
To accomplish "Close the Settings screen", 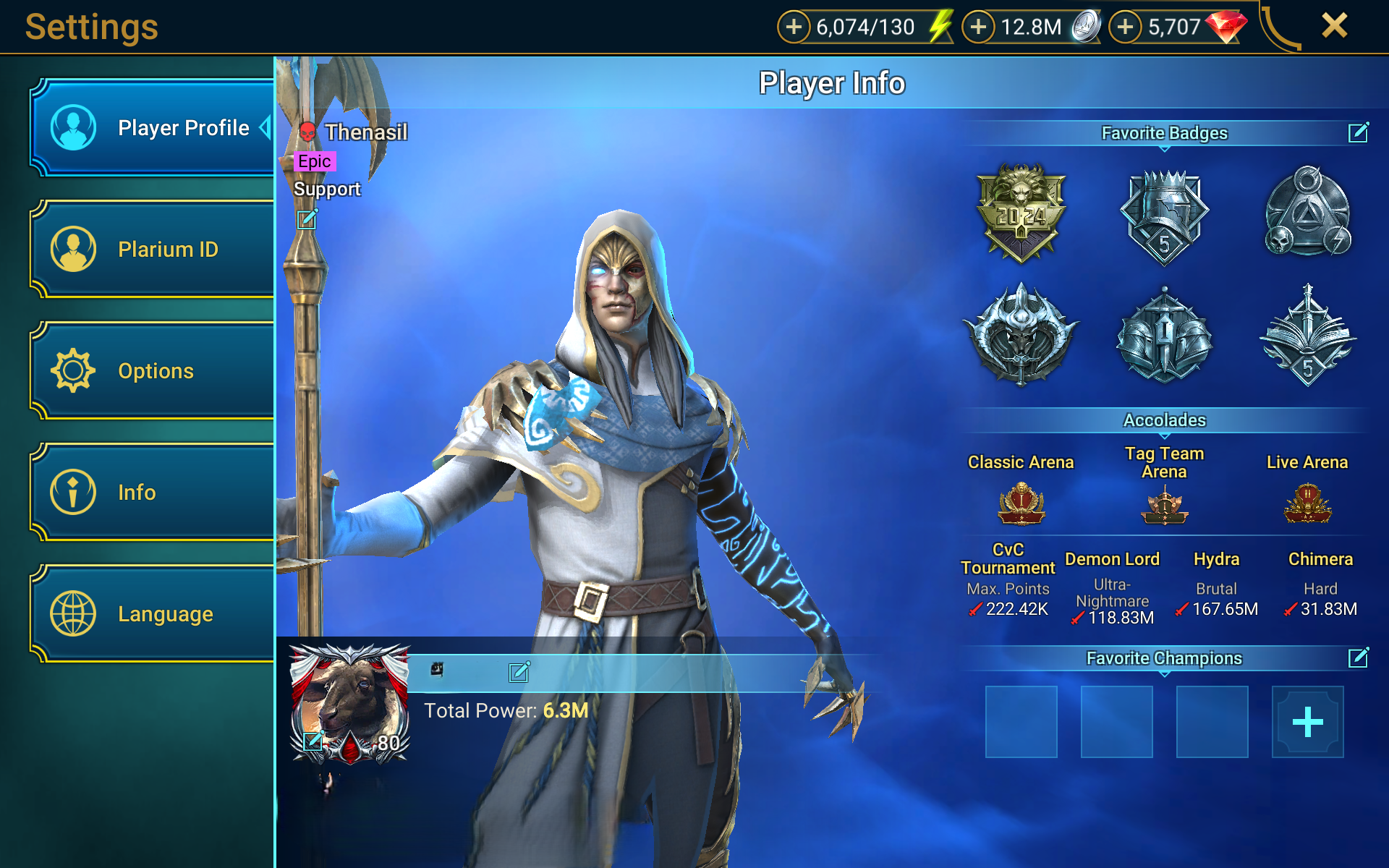I will pos(1334,26).
